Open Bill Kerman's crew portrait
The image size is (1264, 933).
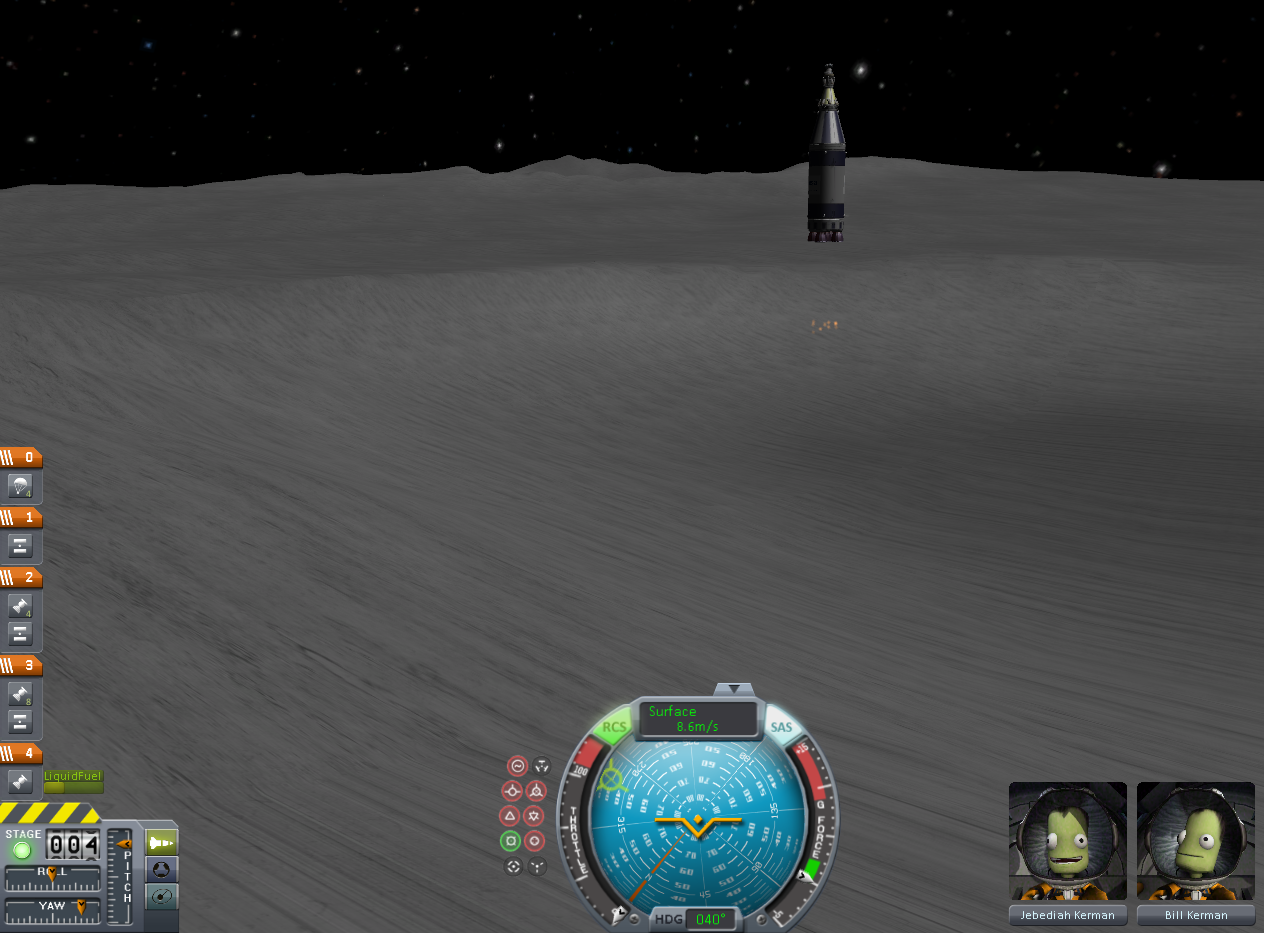1196,842
